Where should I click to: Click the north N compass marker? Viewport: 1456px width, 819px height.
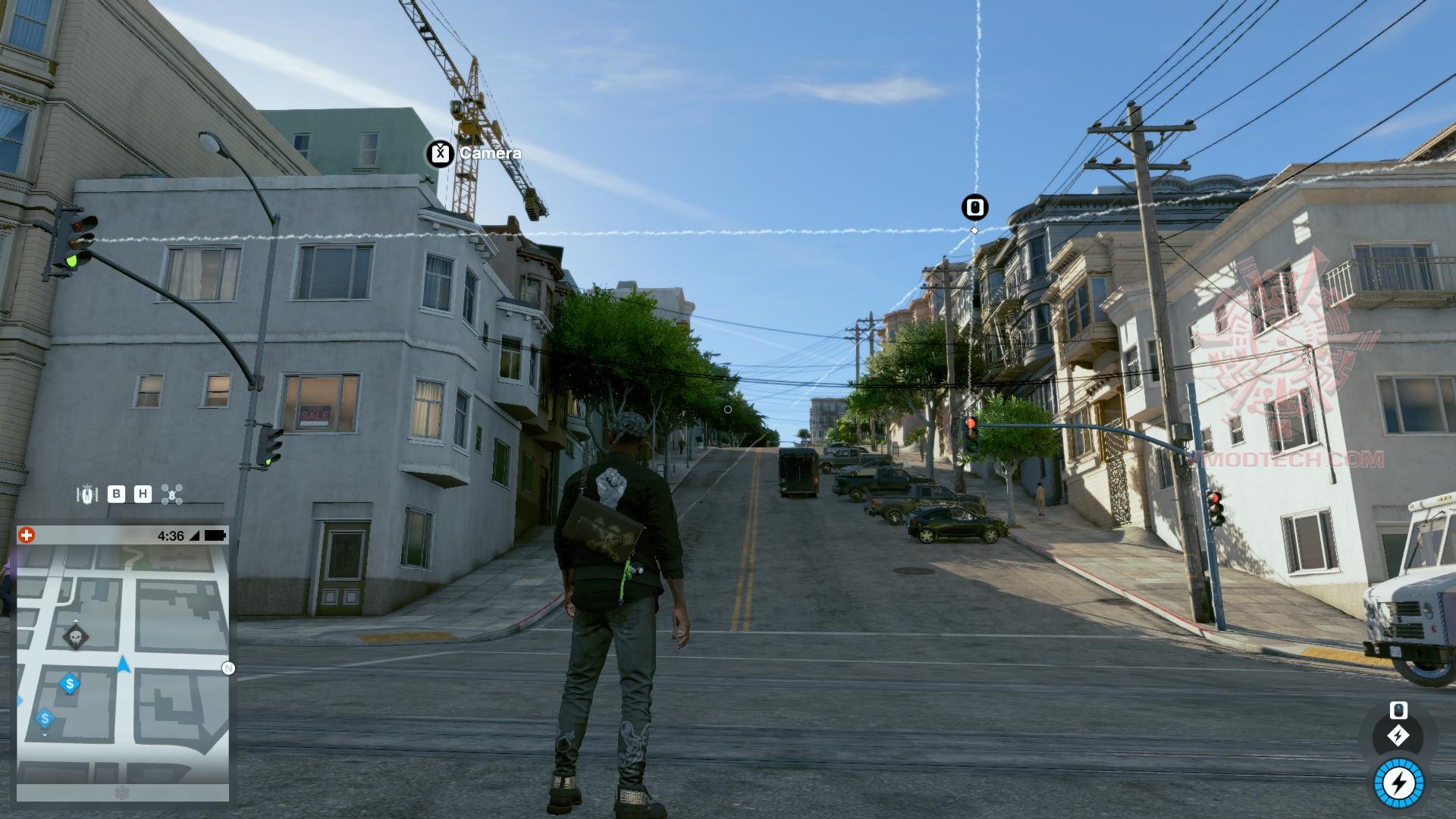click(x=228, y=668)
